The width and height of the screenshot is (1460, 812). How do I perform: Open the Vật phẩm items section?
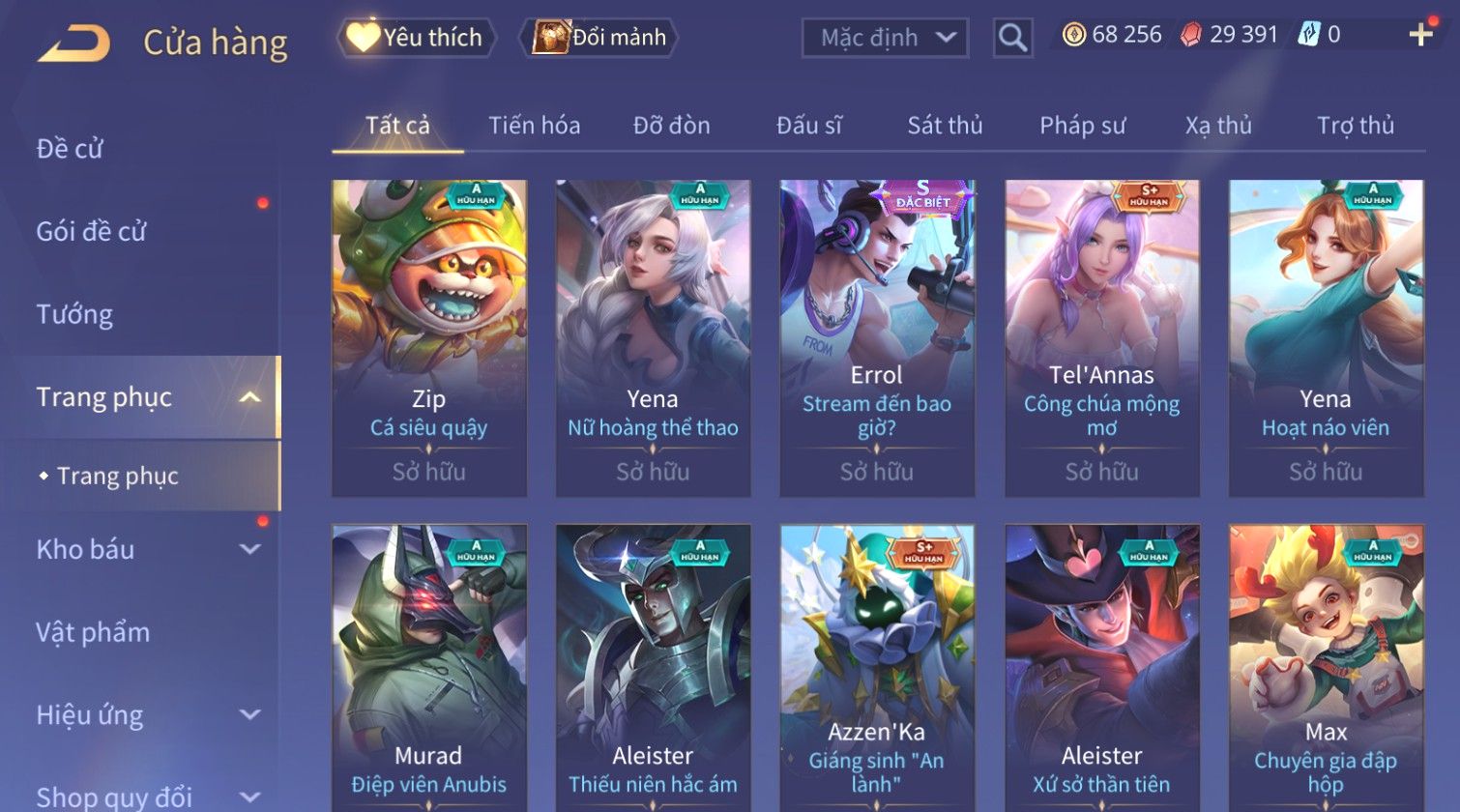(93, 632)
